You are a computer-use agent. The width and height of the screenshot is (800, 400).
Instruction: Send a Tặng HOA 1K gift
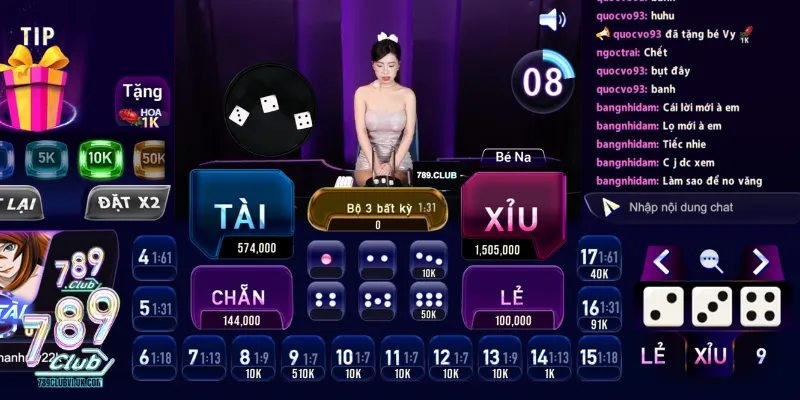click(142, 103)
